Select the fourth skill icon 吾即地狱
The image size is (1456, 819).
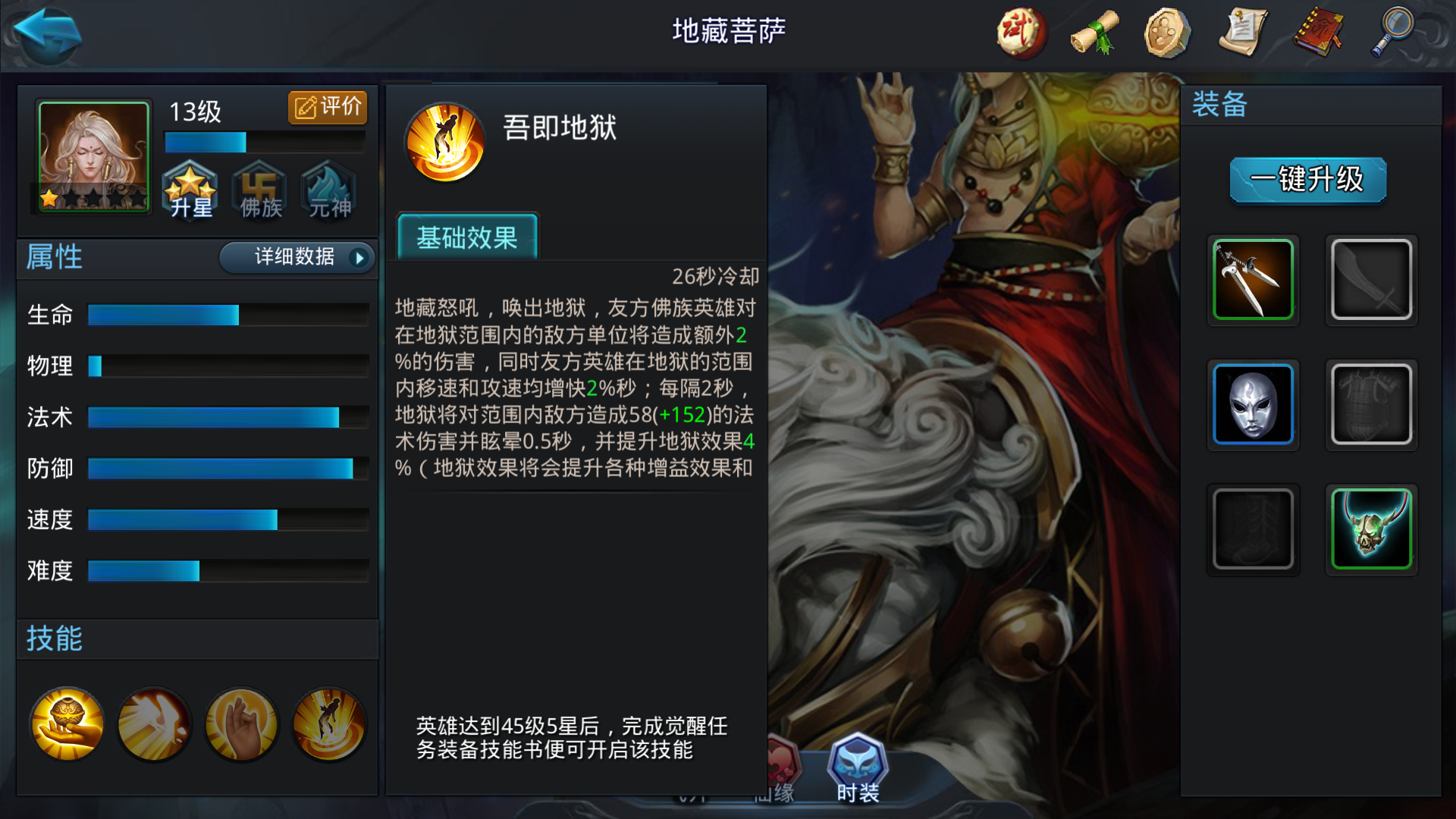point(328,724)
